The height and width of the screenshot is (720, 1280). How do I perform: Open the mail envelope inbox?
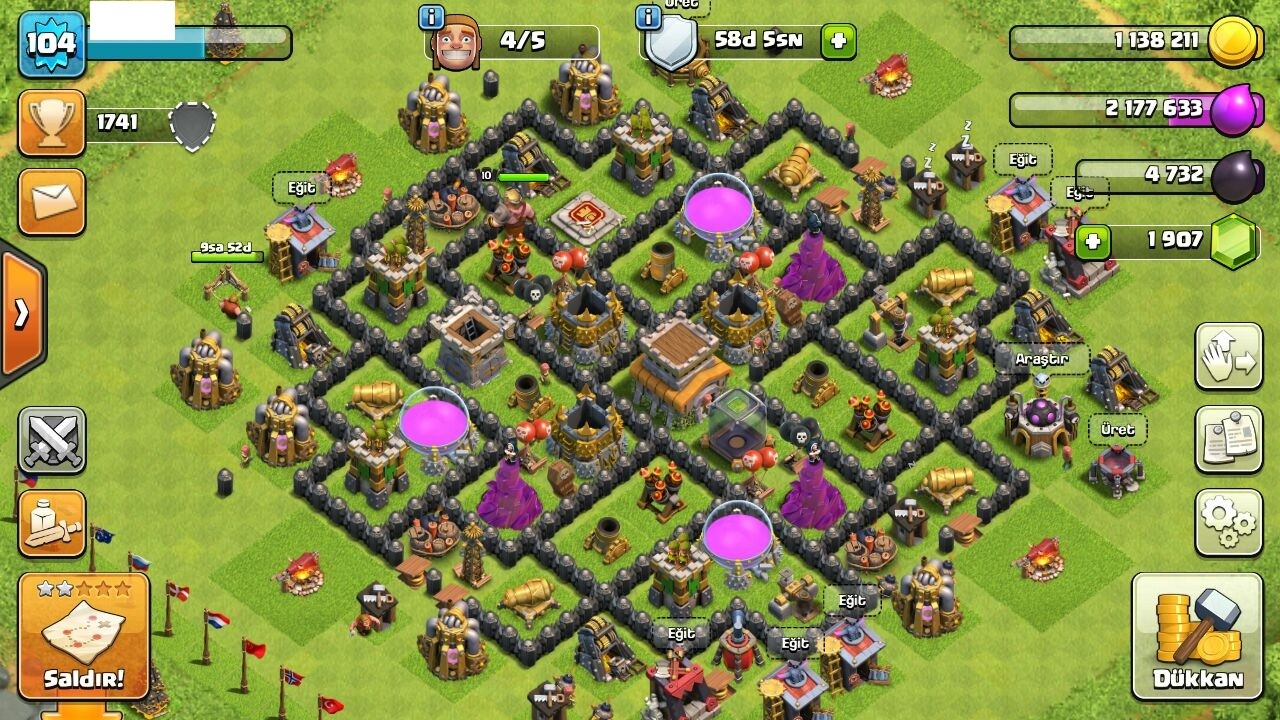coord(51,202)
